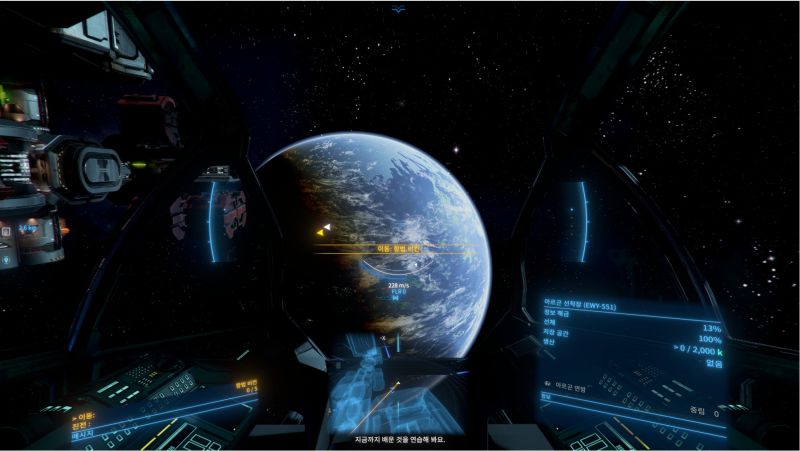Image resolution: width=800 pixels, height=451 pixels.
Task: Open the top menu chevron
Action: click(399, 10)
